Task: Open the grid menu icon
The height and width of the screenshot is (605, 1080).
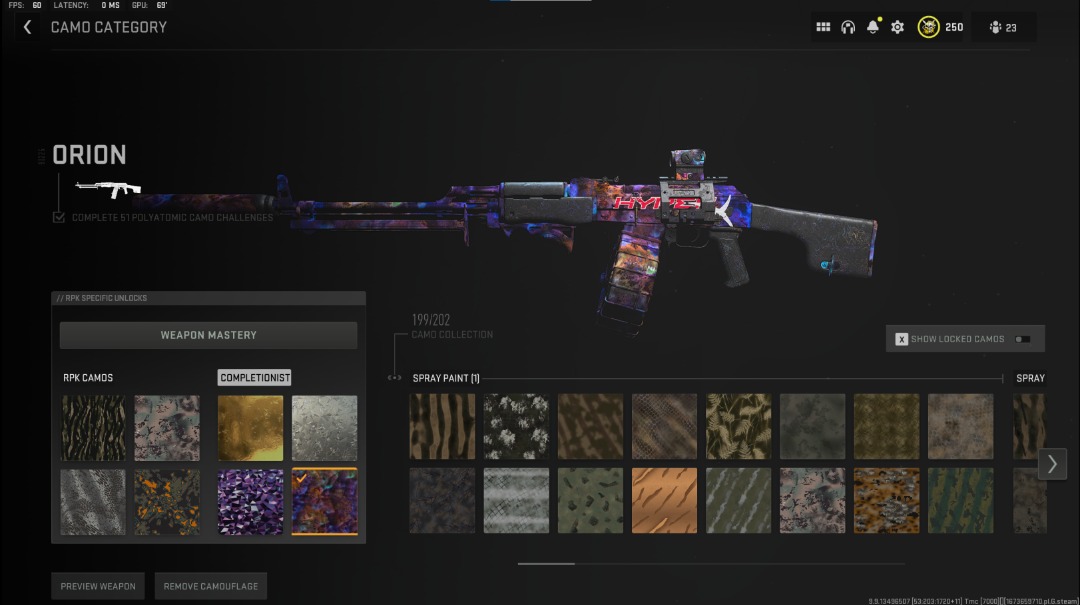Action: (x=823, y=27)
